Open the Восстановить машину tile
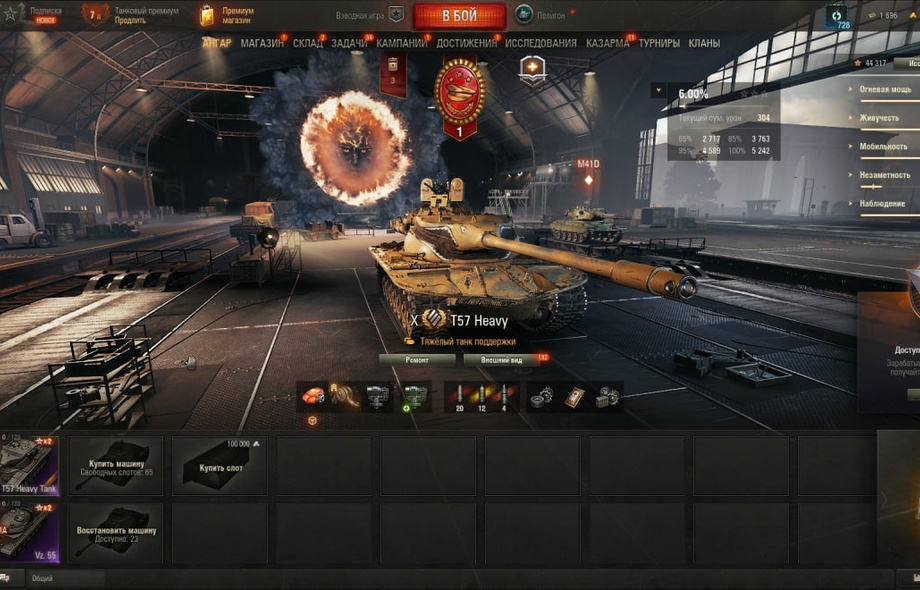This screenshot has height=590, width=920. pyautogui.click(x=116, y=532)
